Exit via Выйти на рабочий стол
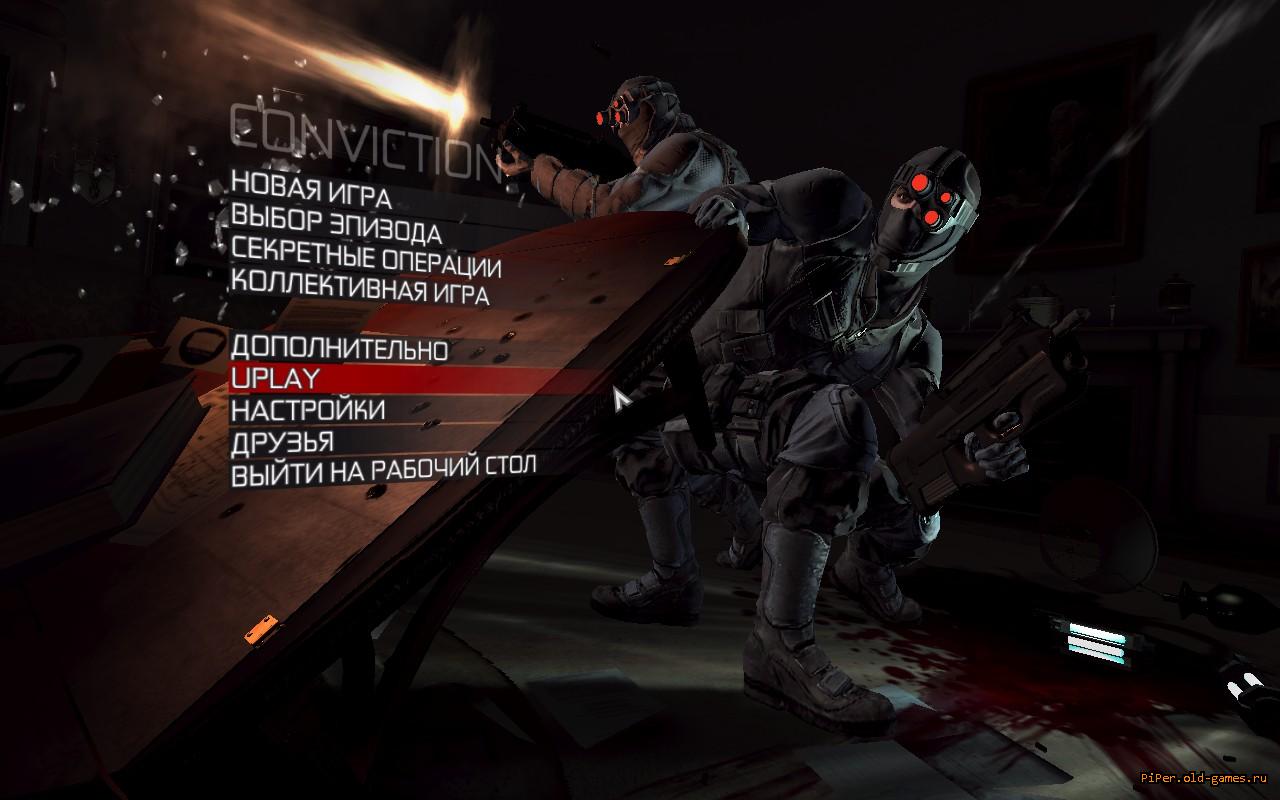The width and height of the screenshot is (1280, 800). pyautogui.click(x=383, y=470)
